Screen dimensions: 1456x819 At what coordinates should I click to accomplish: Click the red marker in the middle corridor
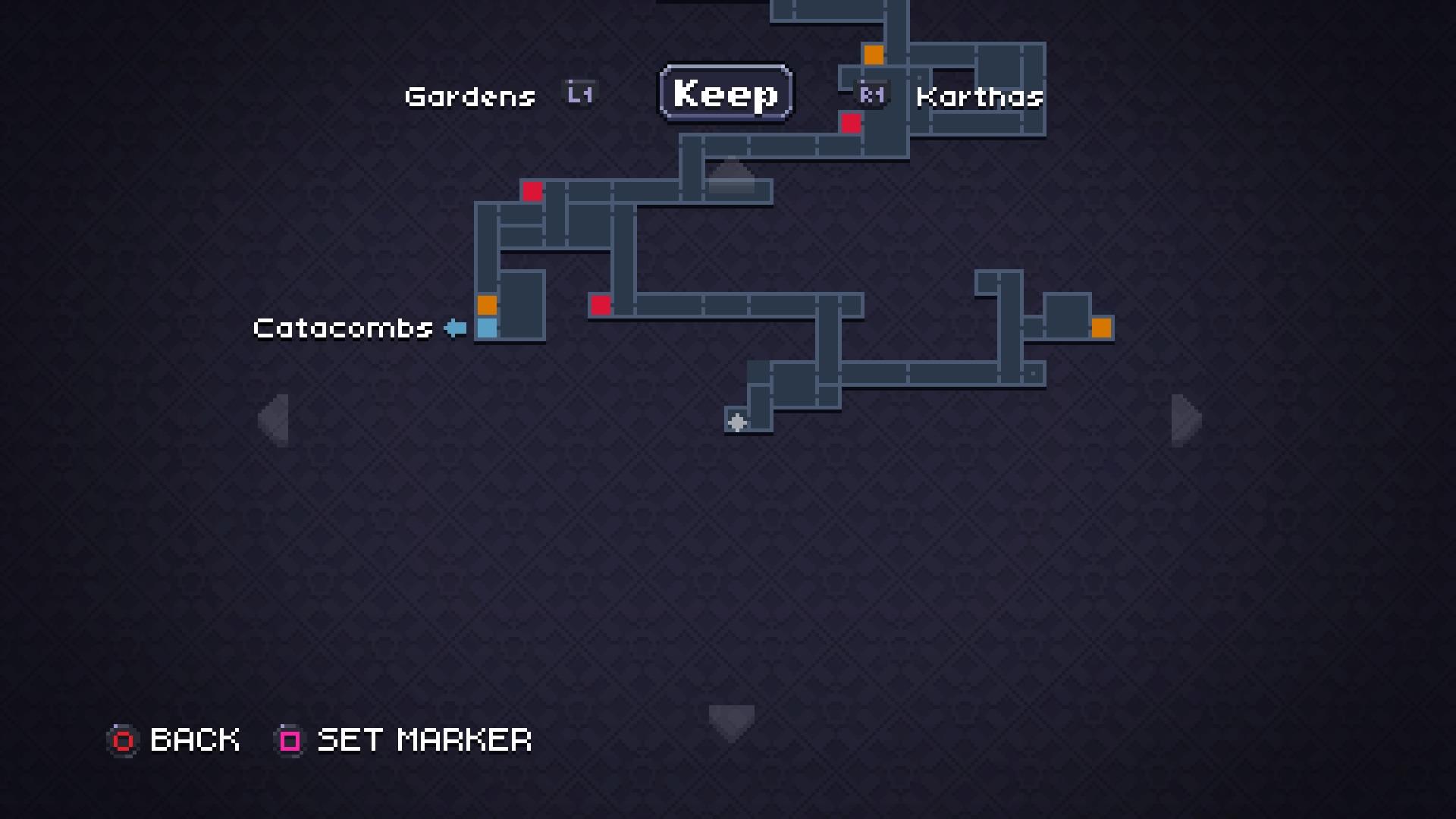pos(600,305)
